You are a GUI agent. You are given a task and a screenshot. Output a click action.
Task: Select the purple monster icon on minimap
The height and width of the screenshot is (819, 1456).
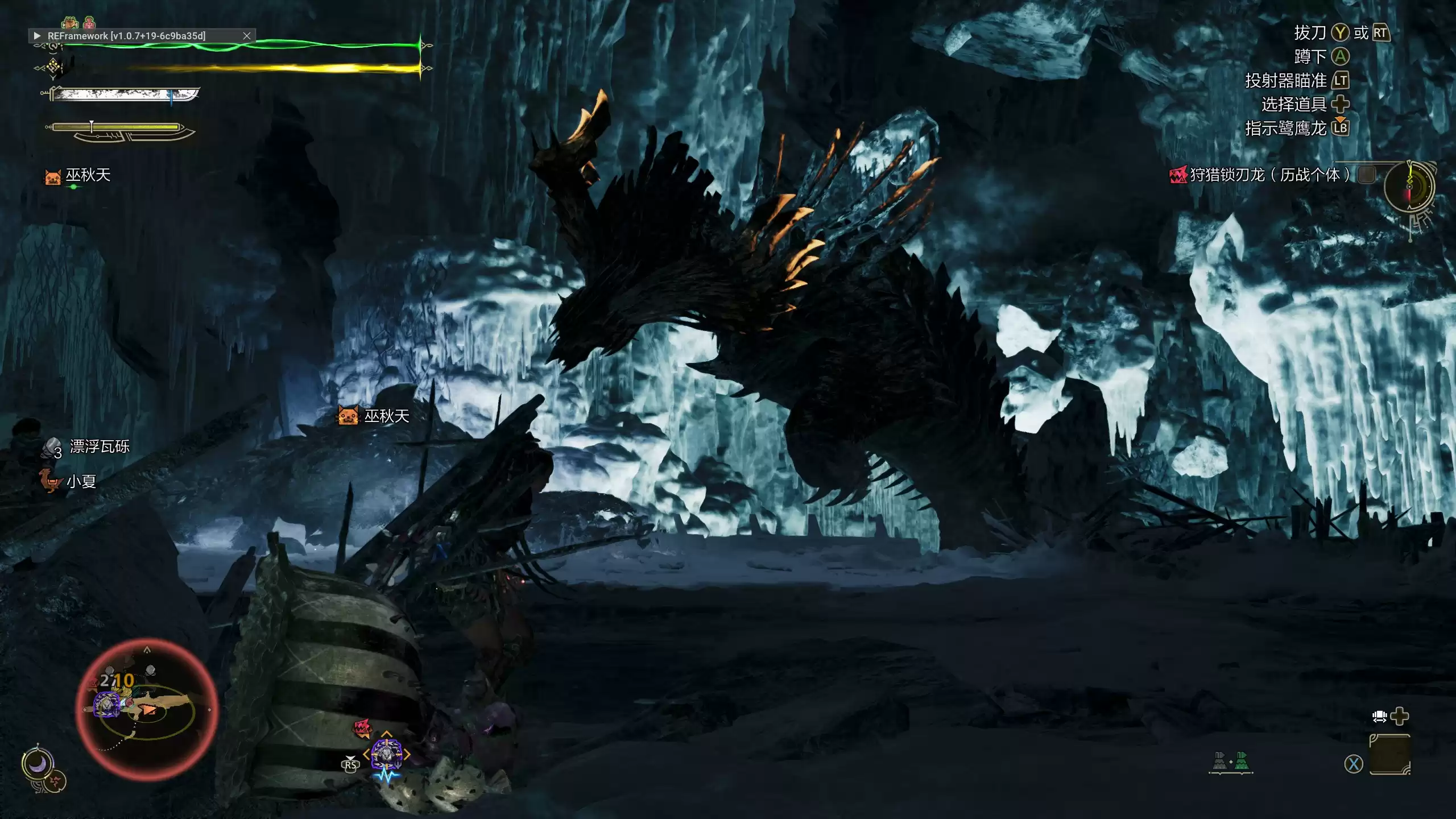pos(106,705)
